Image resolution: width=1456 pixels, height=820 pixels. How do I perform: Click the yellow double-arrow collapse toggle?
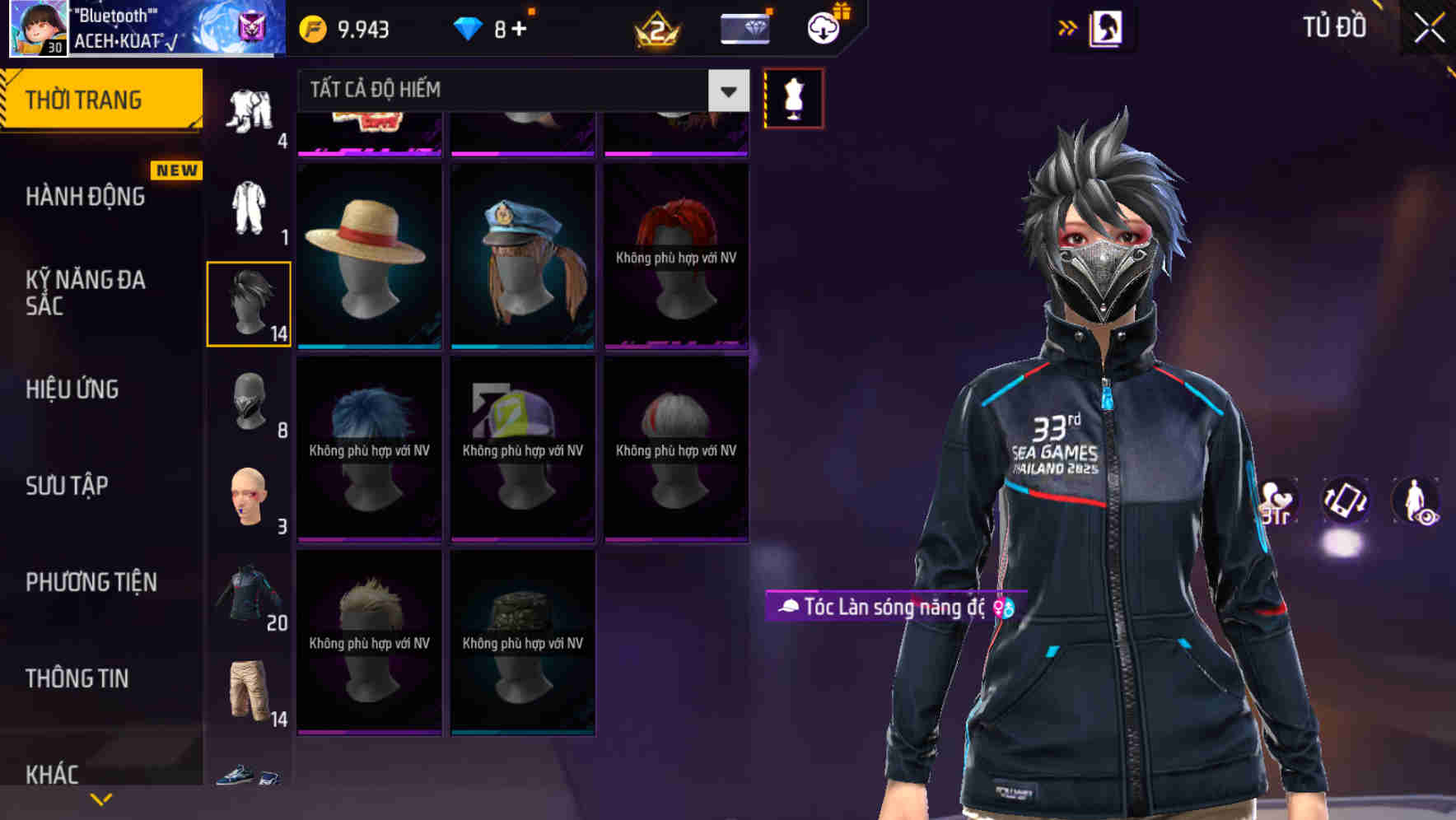(x=1068, y=26)
